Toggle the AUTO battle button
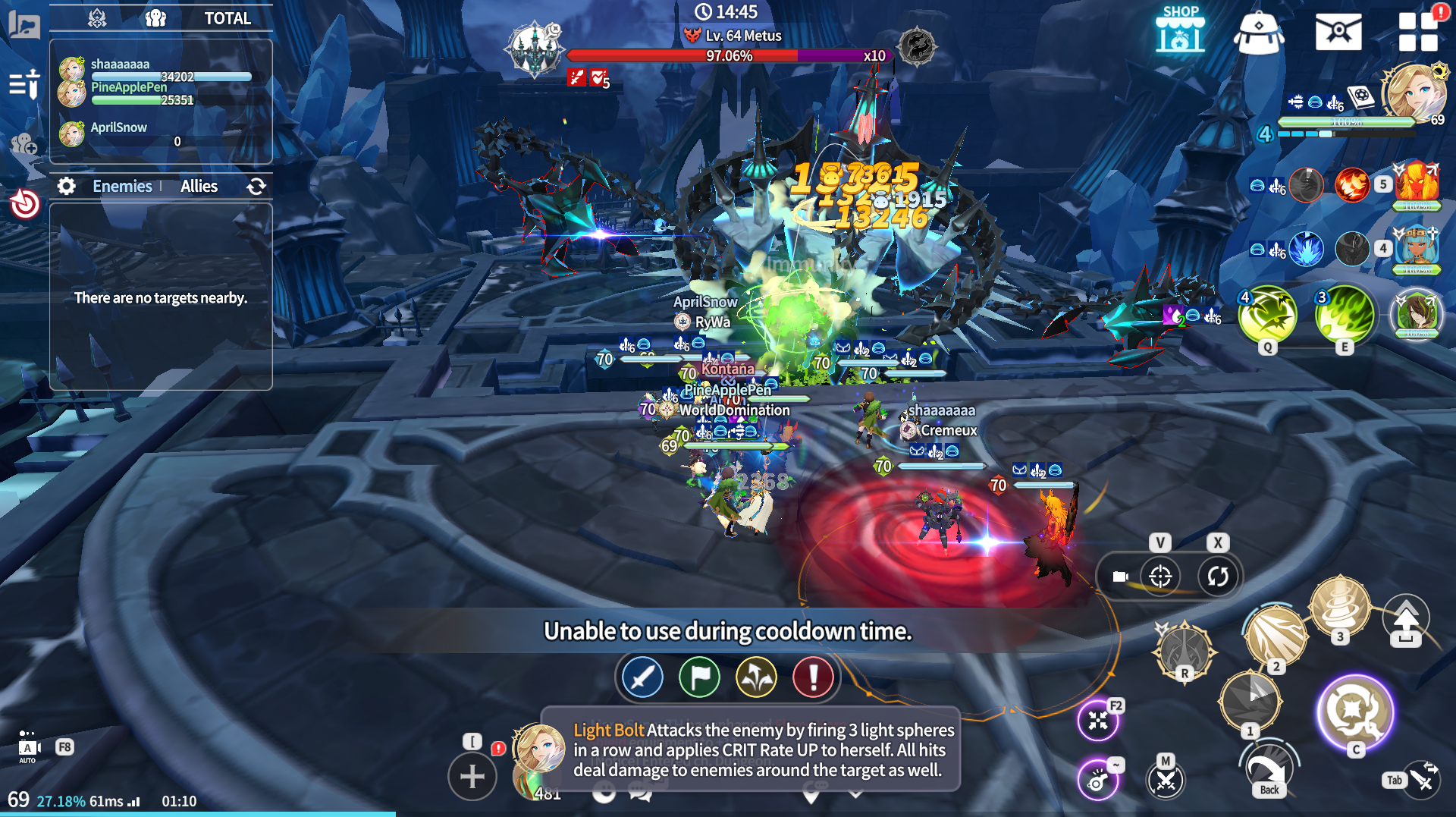Viewport: 1456px width, 817px height. click(x=28, y=748)
